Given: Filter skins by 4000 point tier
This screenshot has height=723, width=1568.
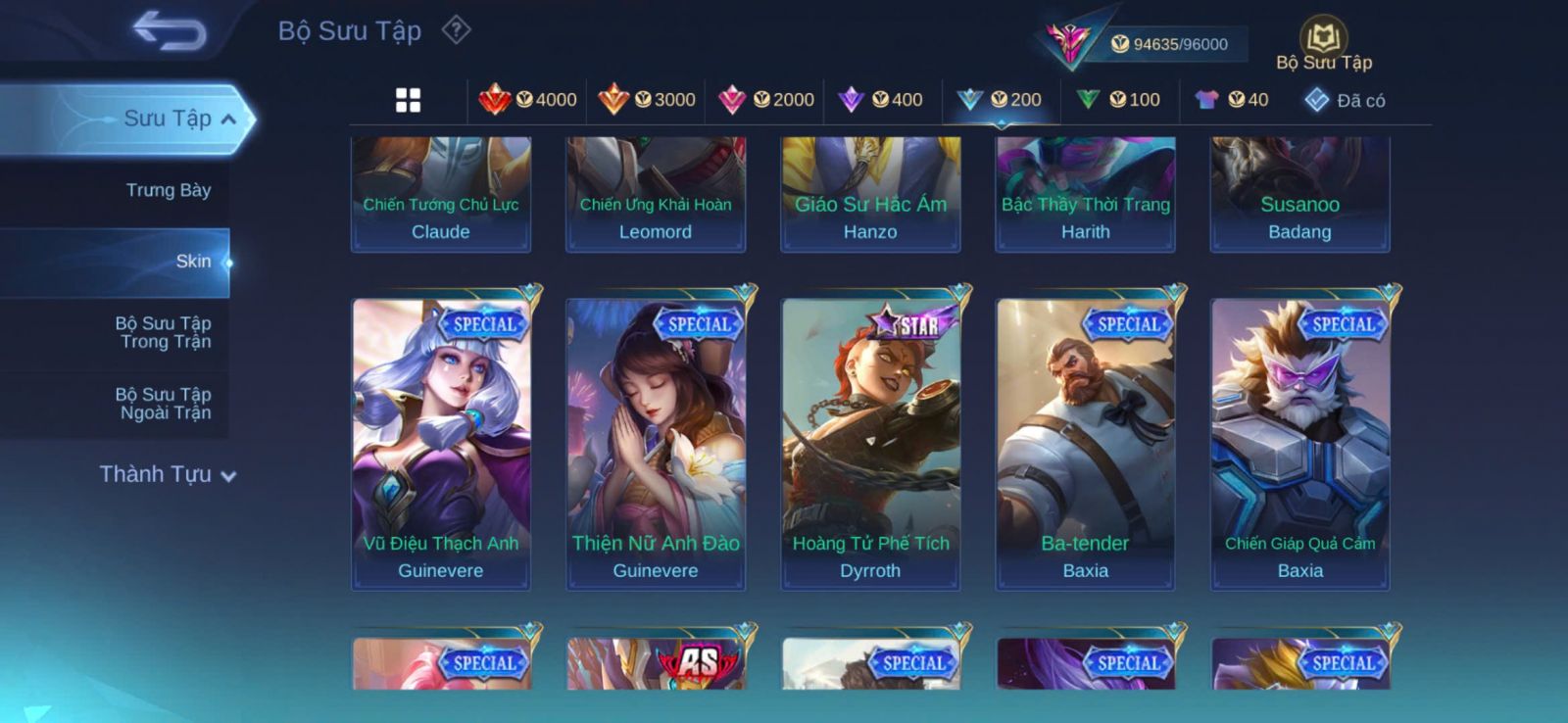Looking at the screenshot, I should [x=528, y=100].
